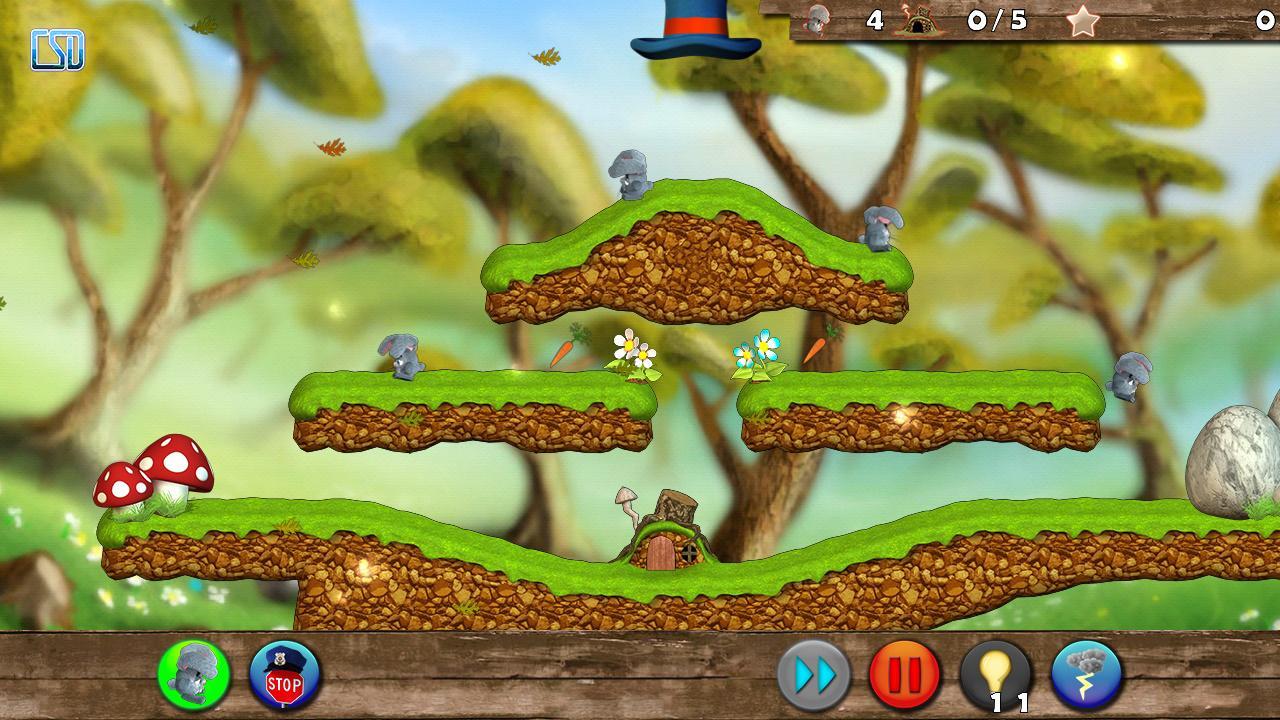1280x720 pixels.
Task: Click the round window on the stump house
Action: [x=692, y=551]
